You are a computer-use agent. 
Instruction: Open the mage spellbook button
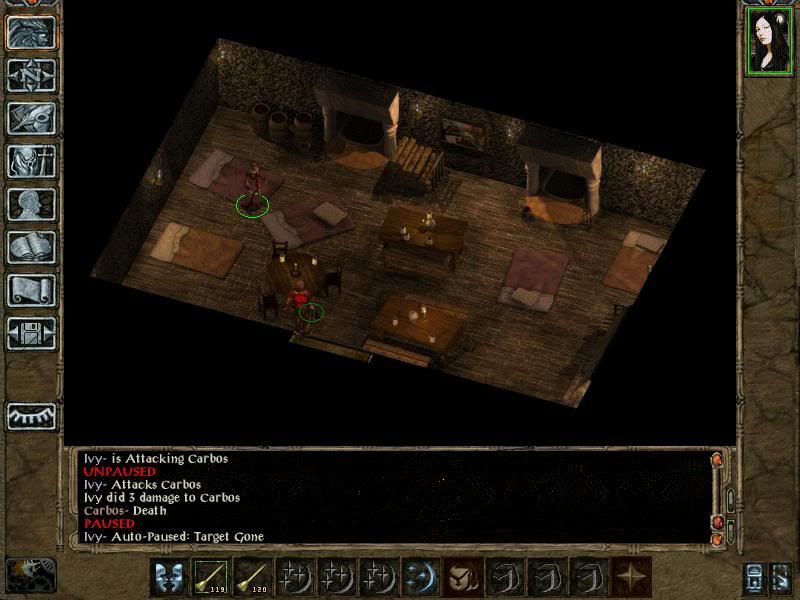point(30,247)
